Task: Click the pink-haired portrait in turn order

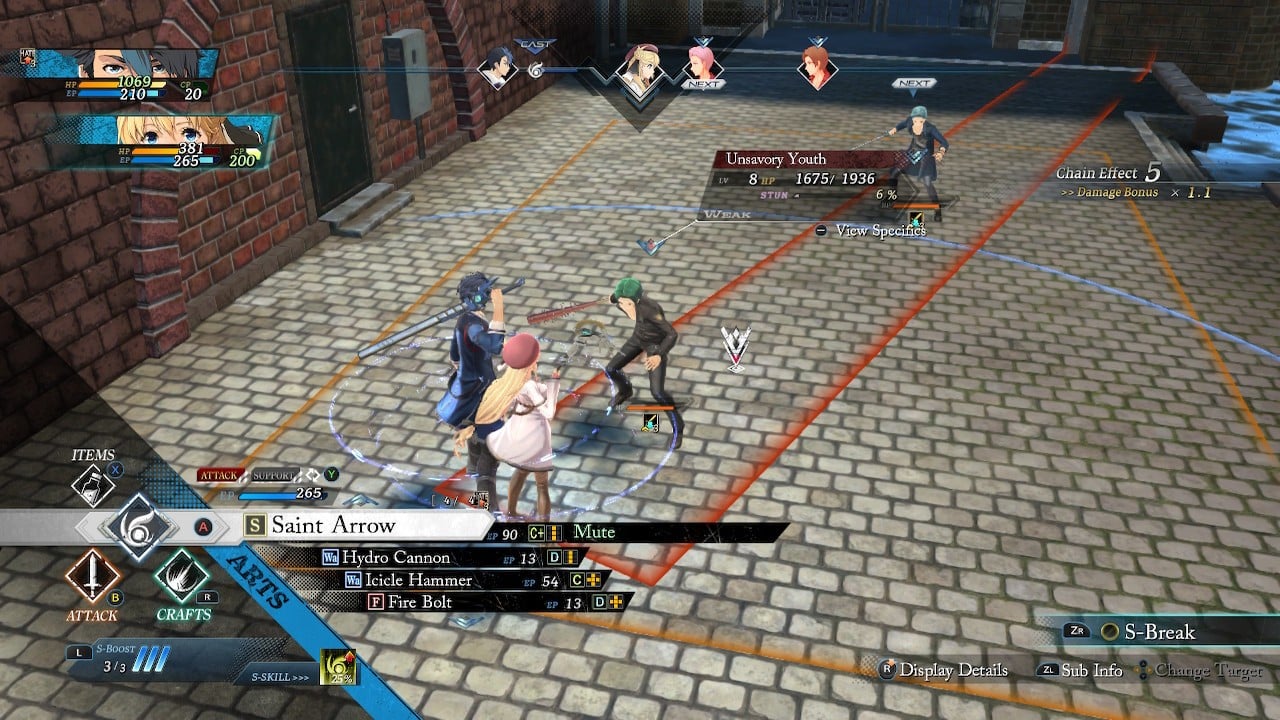Action: point(704,65)
